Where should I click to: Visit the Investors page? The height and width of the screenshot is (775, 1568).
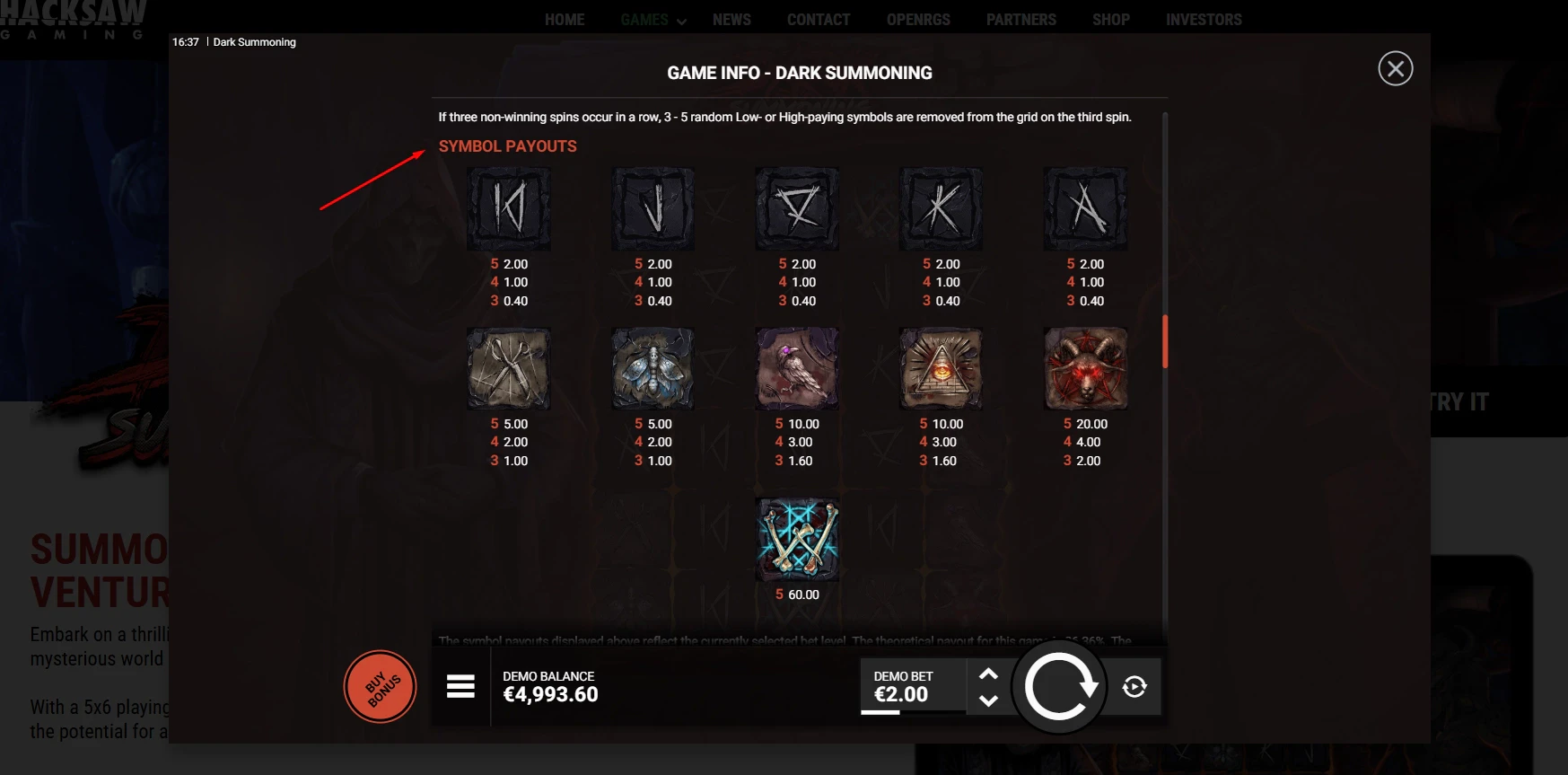coord(1204,20)
